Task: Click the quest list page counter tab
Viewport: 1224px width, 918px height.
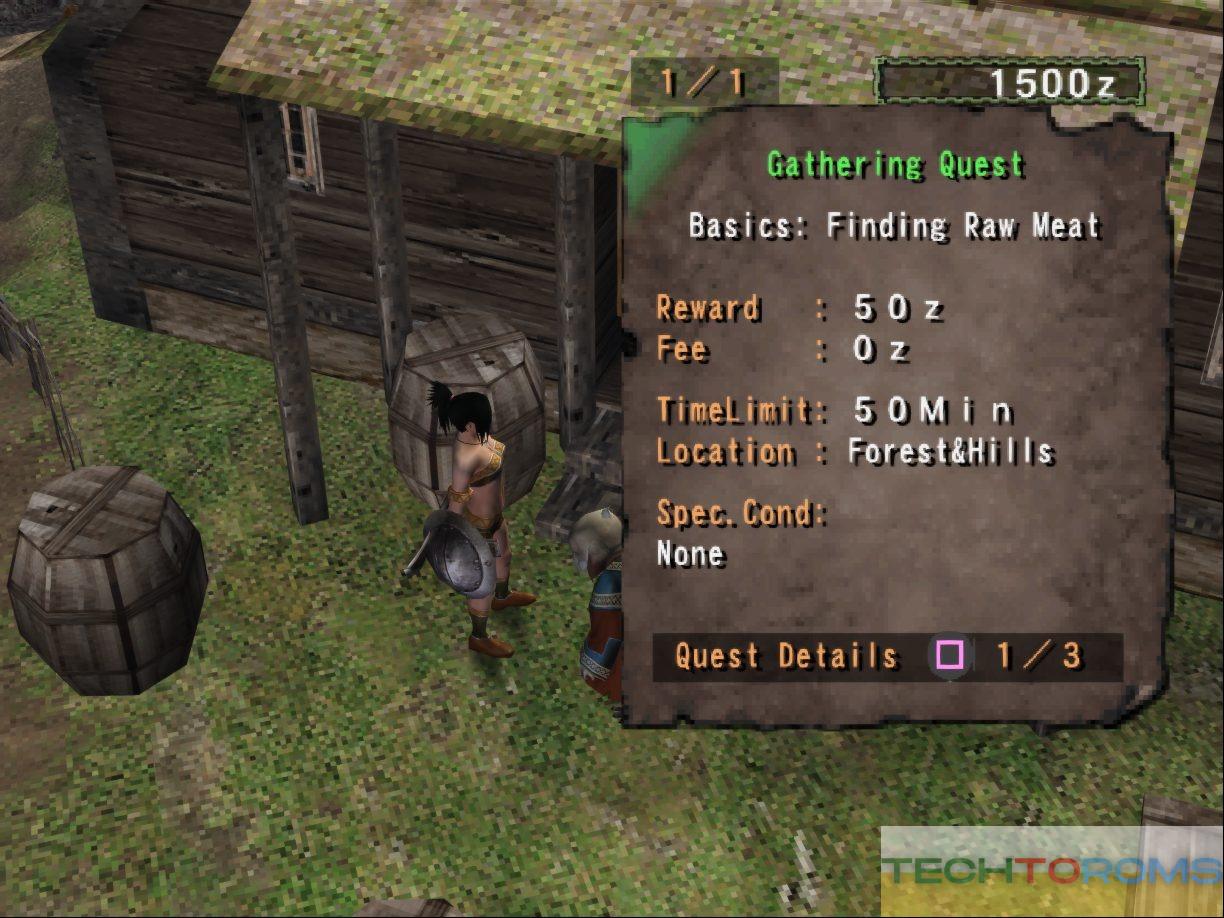Action: pyautogui.click(x=703, y=82)
